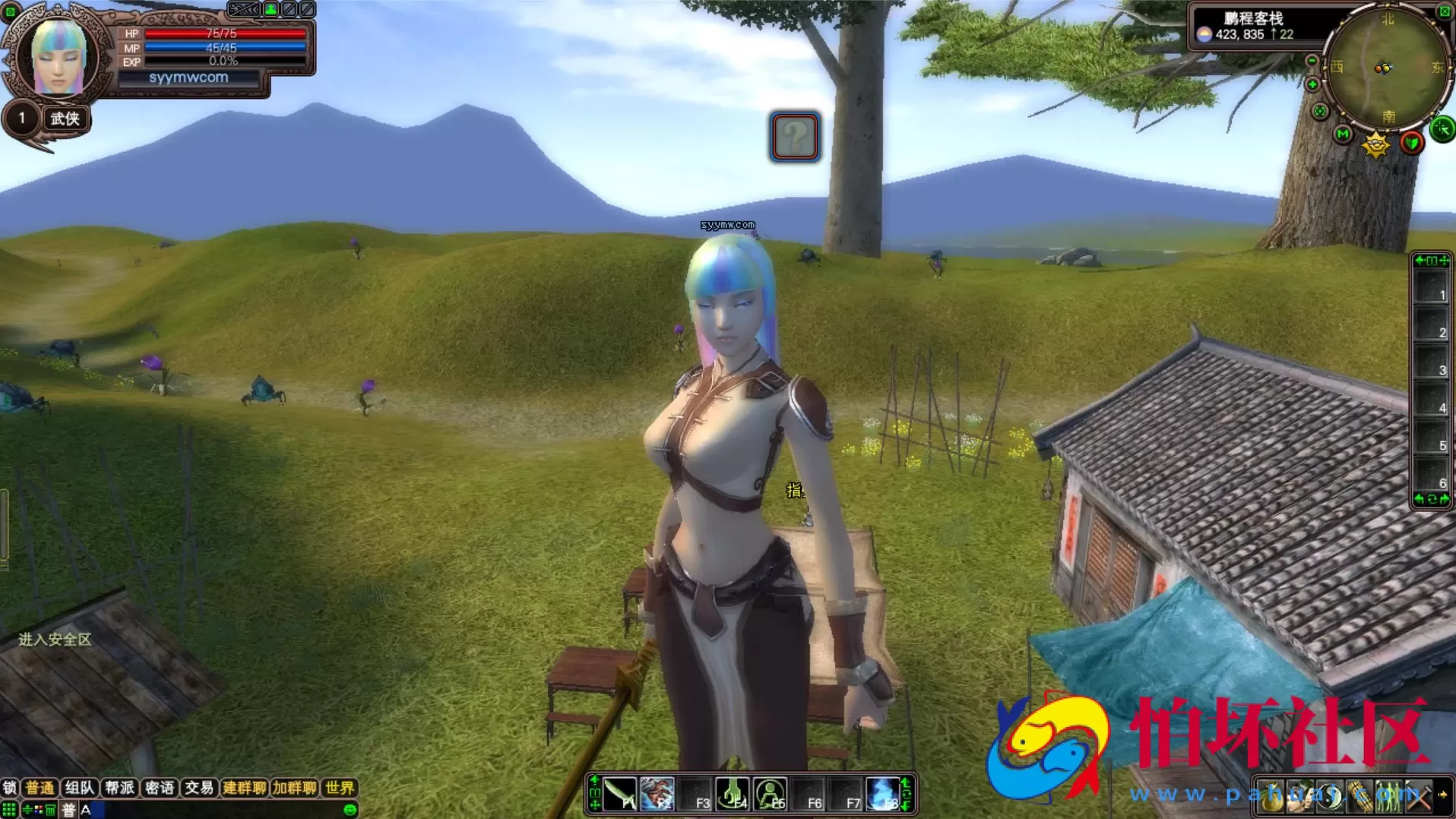Select the 帮派 guild chat tab
This screenshot has width=1456, height=819.
tap(119, 788)
